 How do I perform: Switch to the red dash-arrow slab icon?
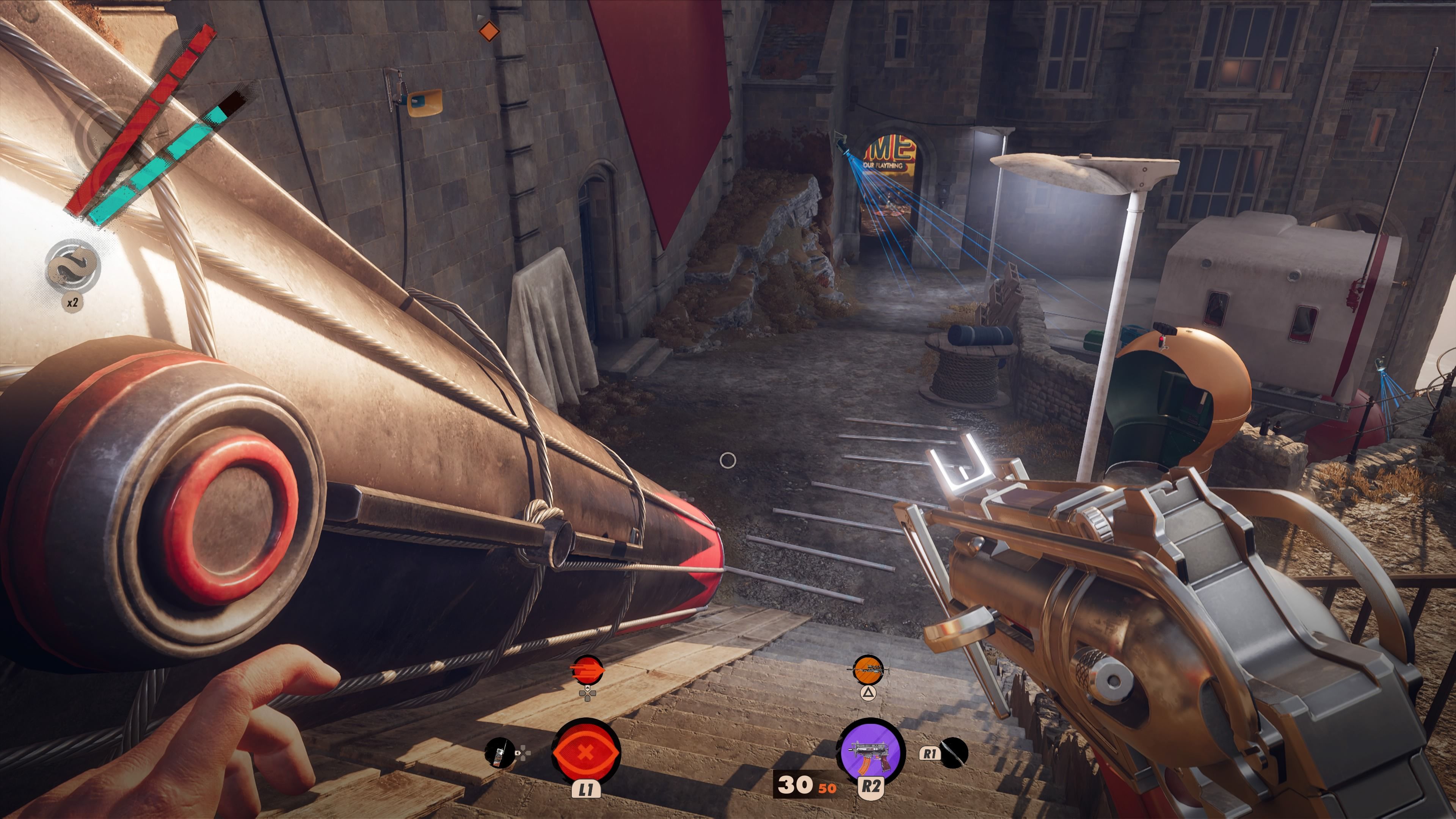[587, 671]
